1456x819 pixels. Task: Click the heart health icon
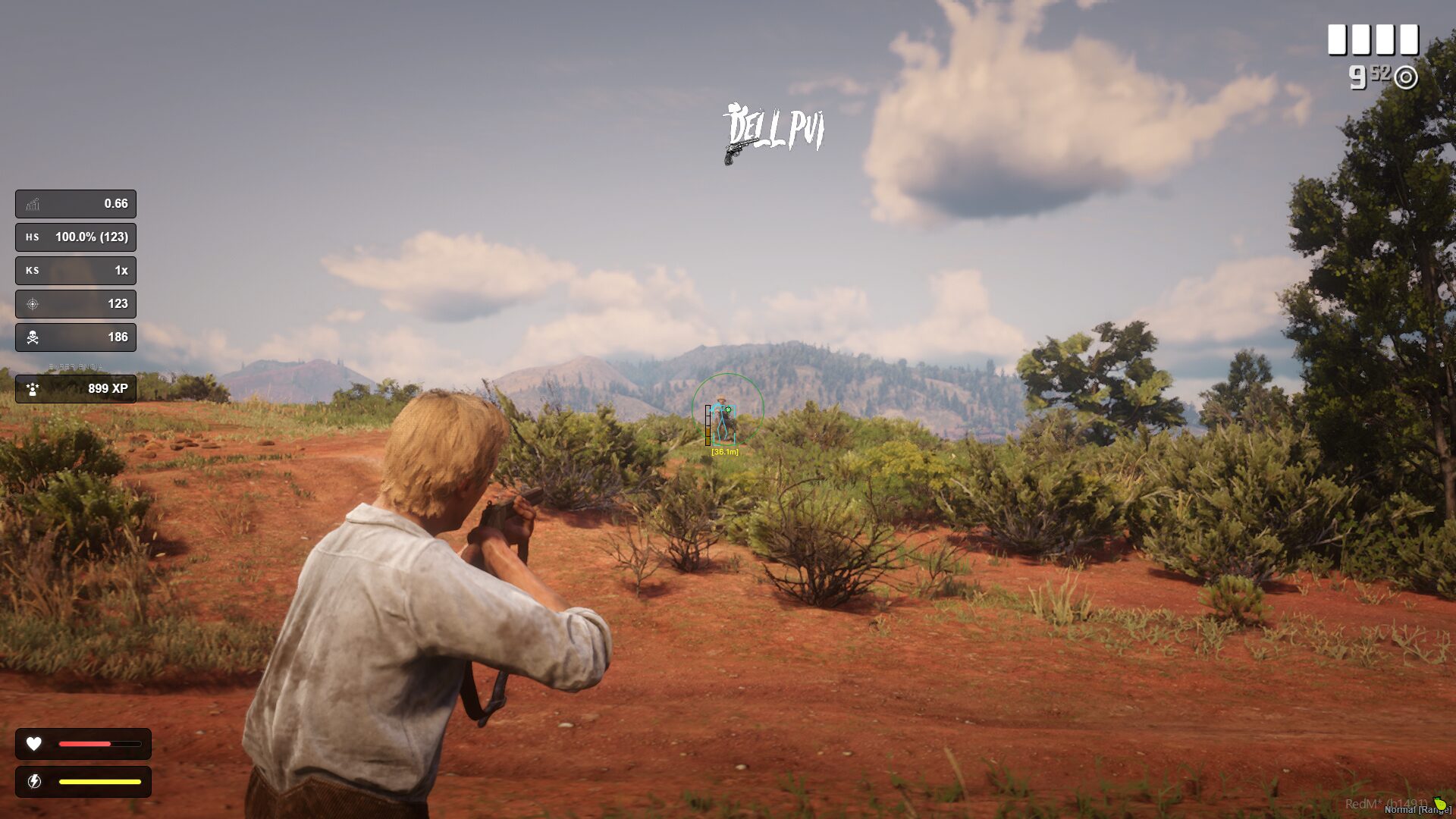[34, 744]
